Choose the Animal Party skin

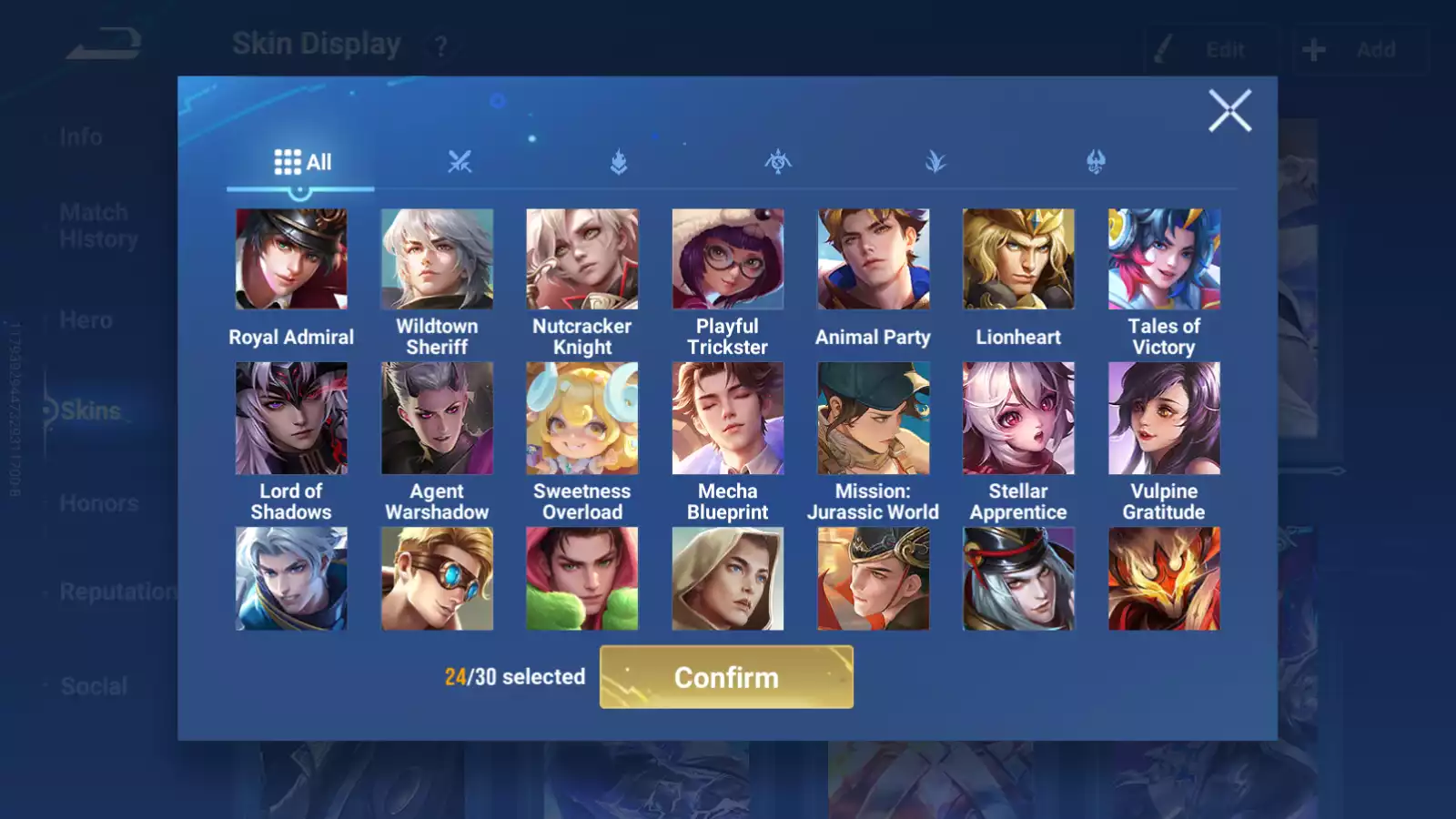(874, 259)
